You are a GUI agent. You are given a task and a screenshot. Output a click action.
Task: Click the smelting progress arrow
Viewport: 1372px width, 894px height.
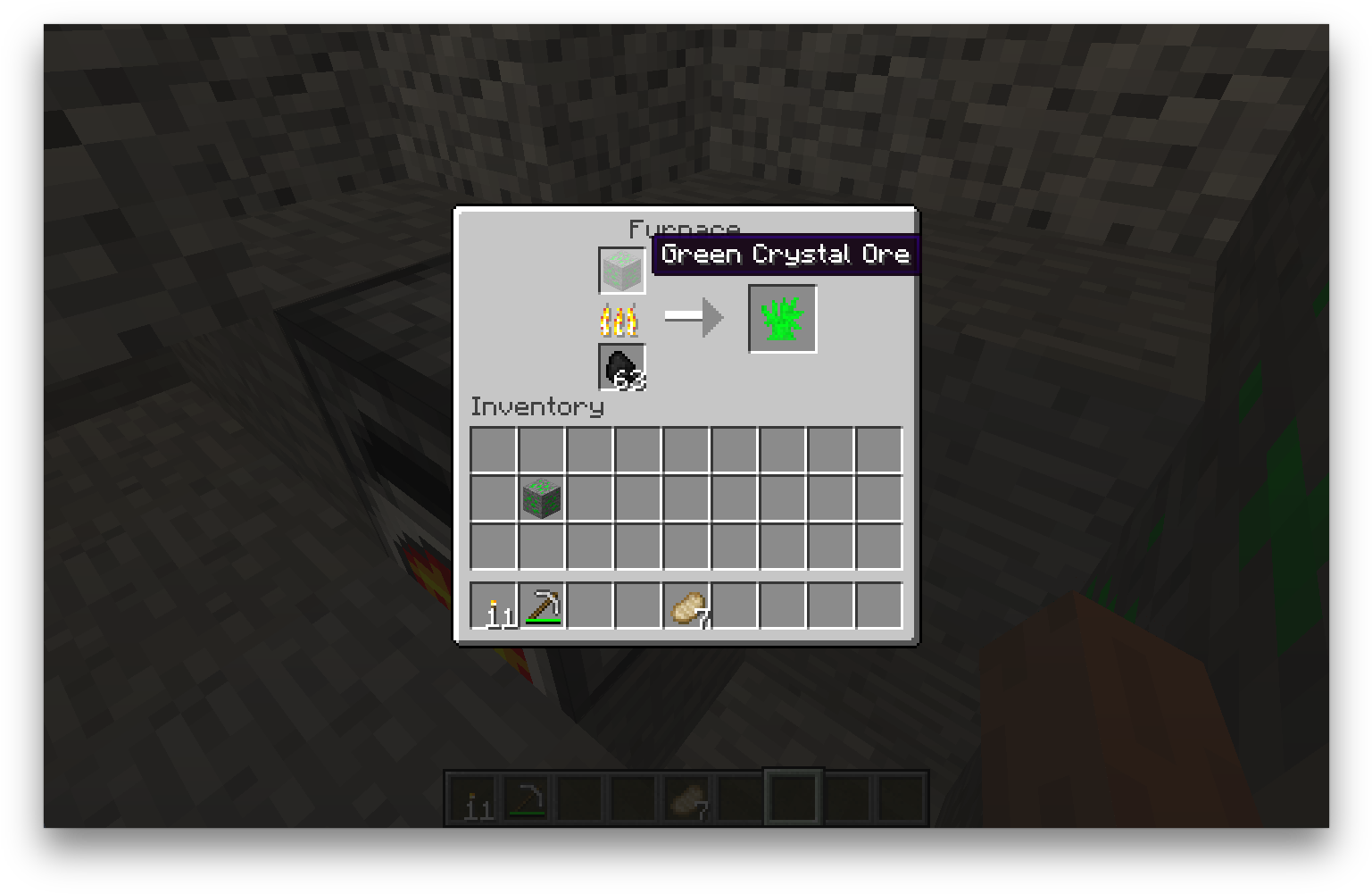tap(692, 317)
